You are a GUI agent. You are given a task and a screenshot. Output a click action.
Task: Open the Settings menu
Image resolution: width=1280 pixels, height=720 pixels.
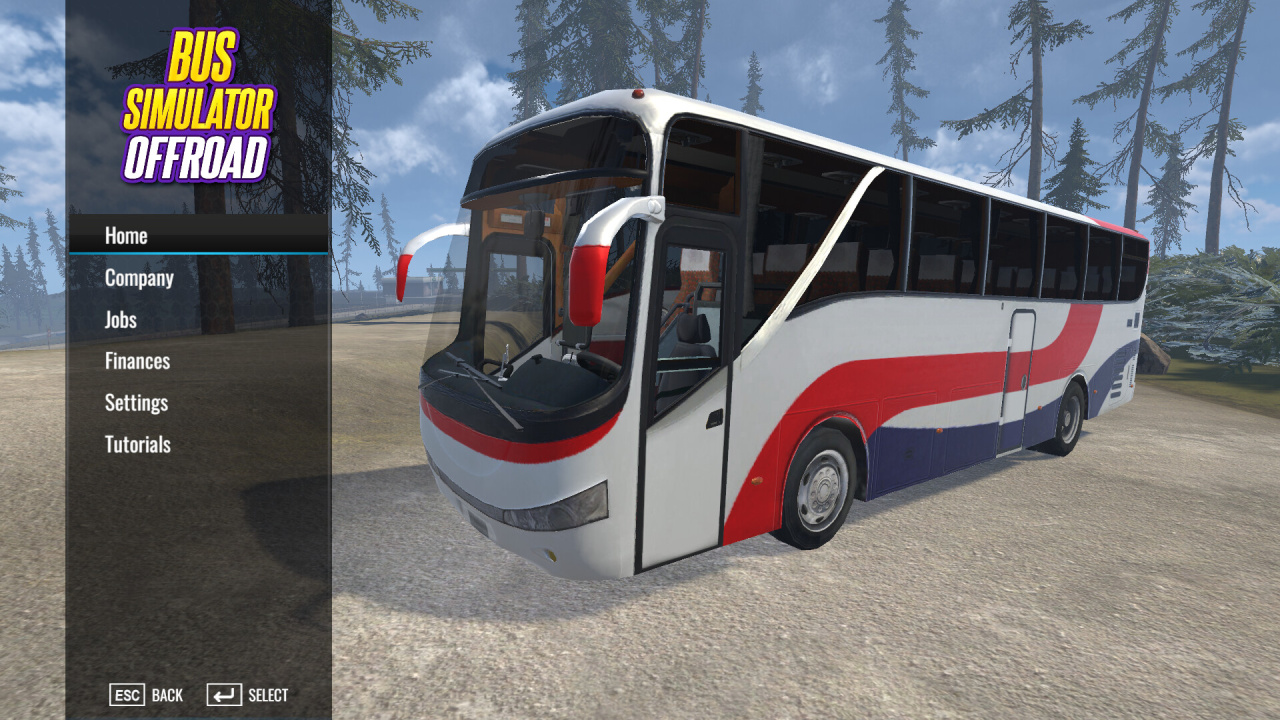[136, 403]
